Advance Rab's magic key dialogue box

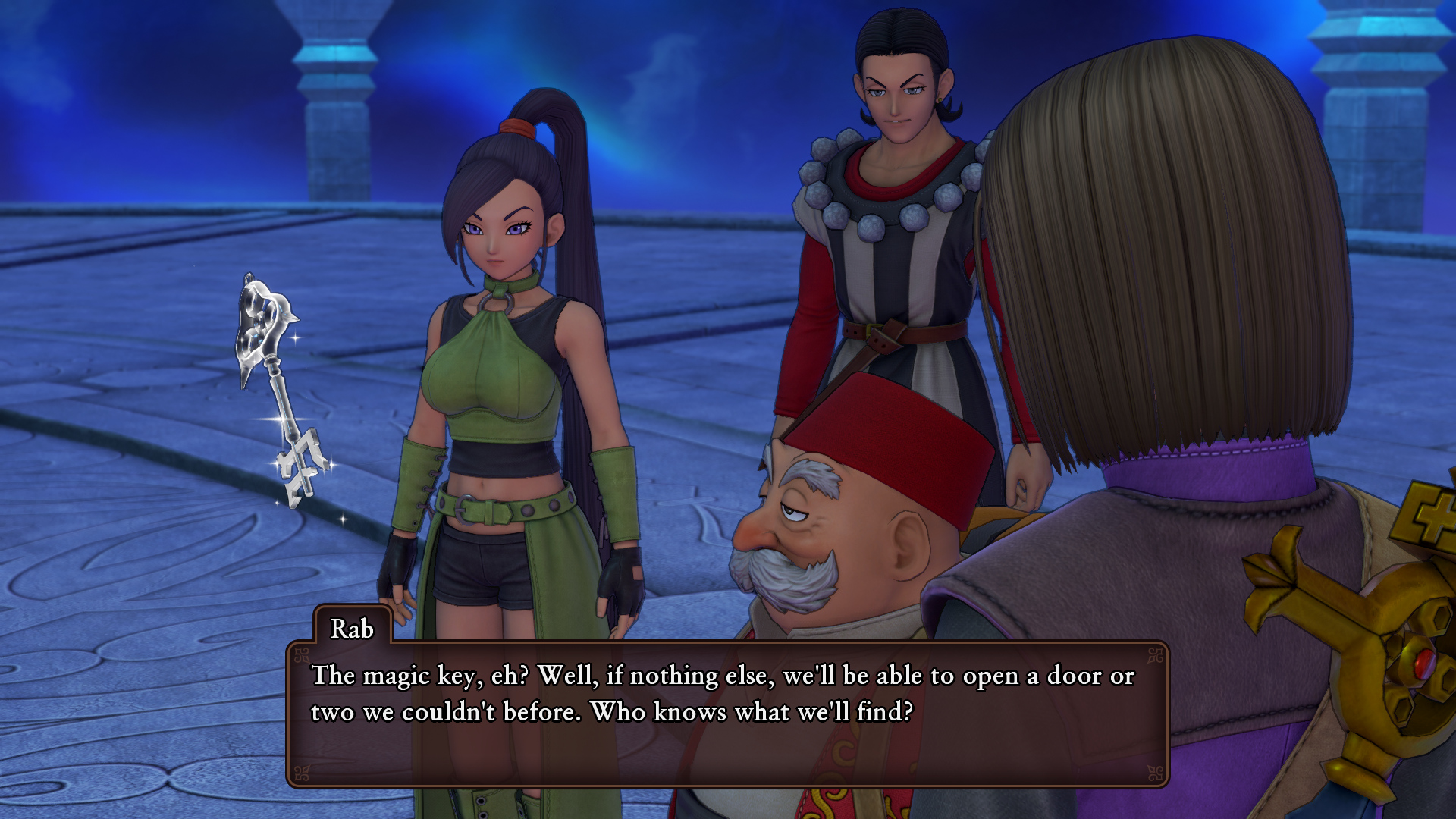tap(726, 713)
